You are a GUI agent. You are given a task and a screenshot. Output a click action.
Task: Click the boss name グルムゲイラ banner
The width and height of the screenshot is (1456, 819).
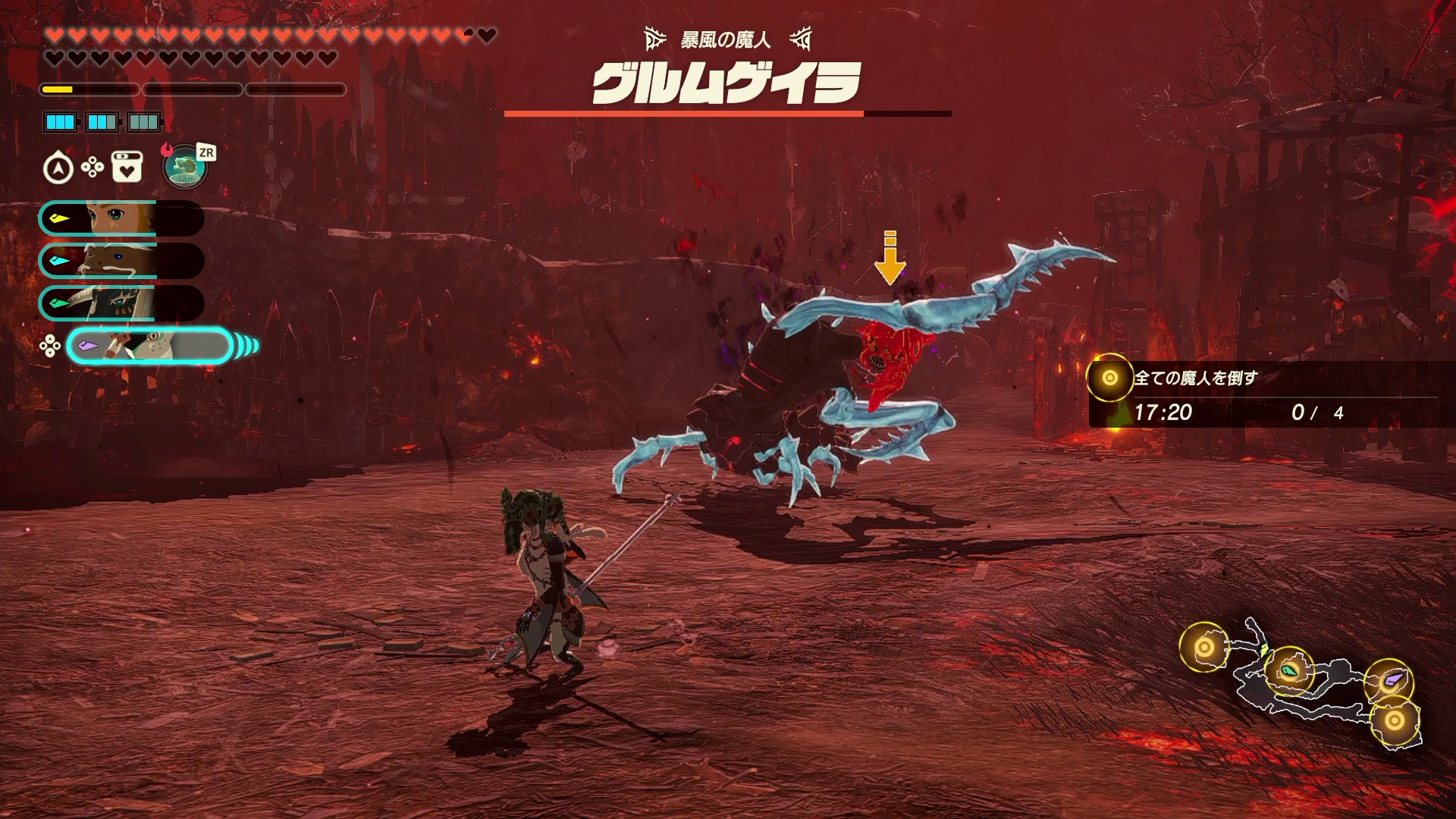point(726,83)
